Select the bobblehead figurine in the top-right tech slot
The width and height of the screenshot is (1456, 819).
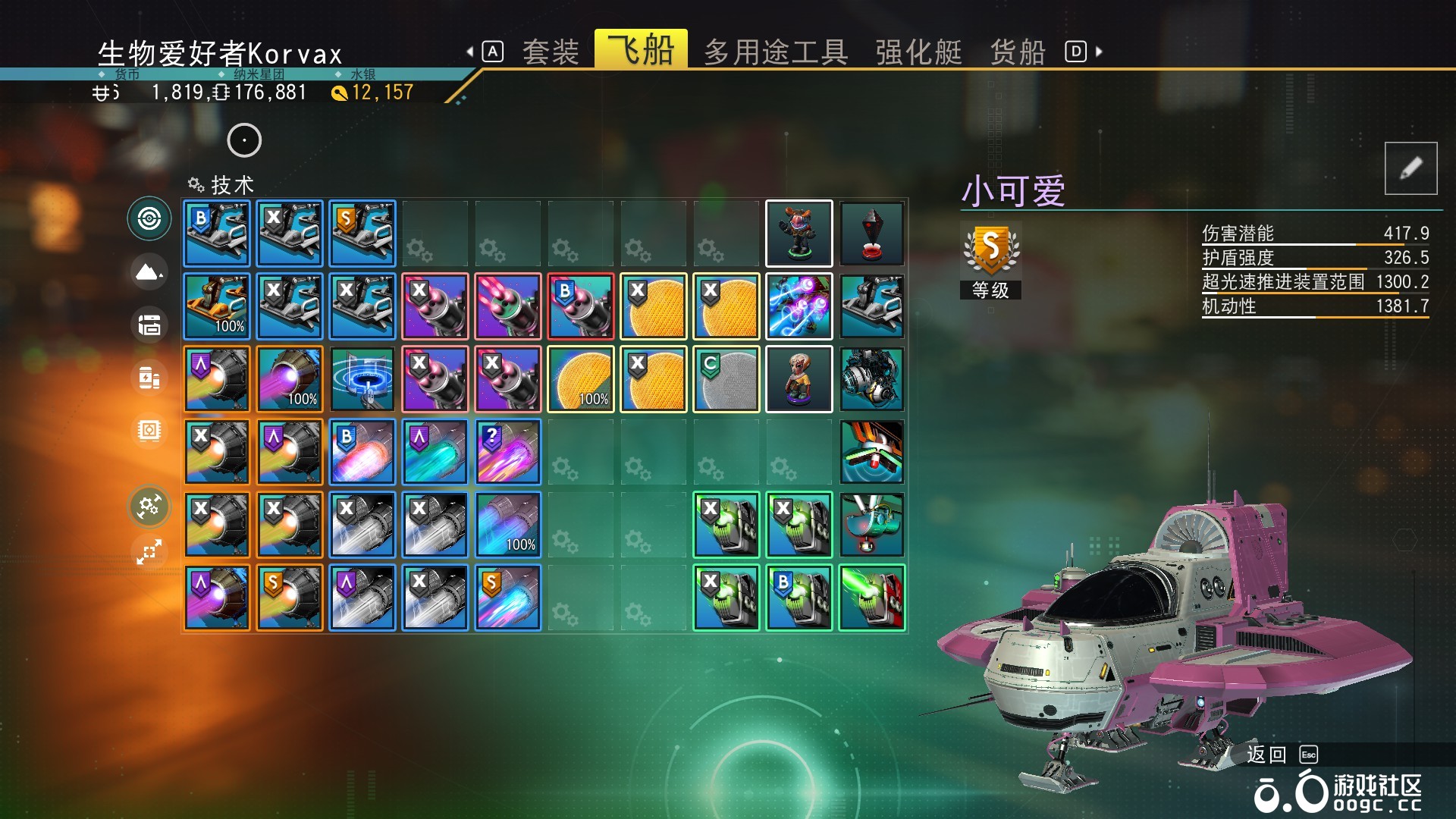tap(799, 233)
